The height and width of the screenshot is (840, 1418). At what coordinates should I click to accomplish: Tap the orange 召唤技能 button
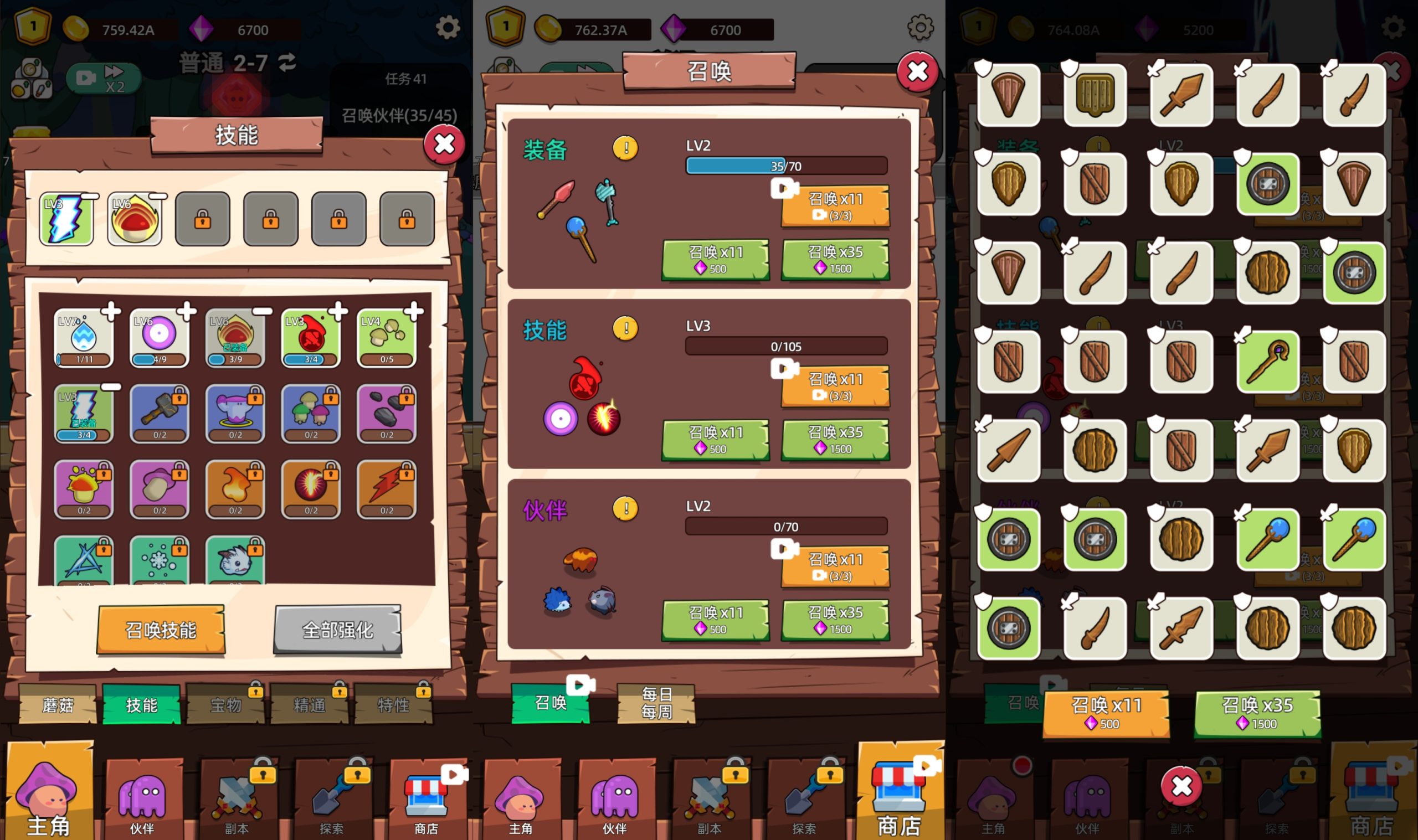point(161,630)
